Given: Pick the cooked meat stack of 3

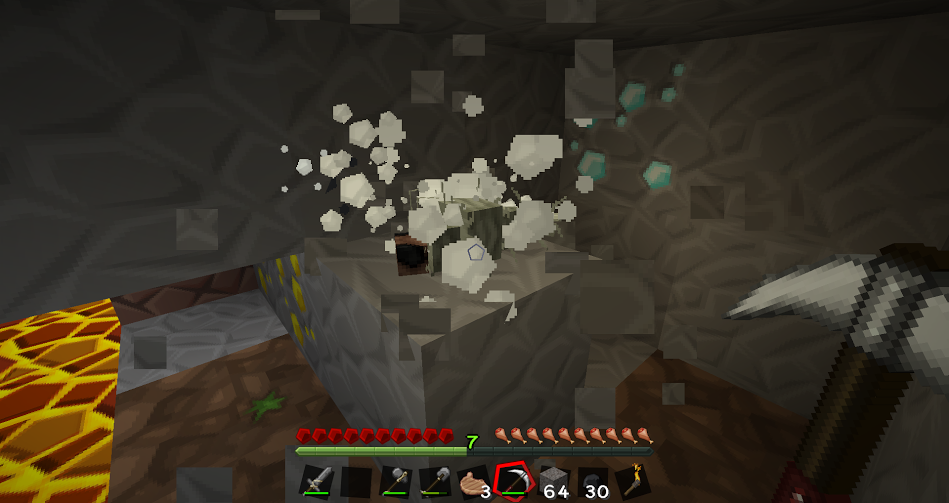Looking at the screenshot, I should (473, 482).
